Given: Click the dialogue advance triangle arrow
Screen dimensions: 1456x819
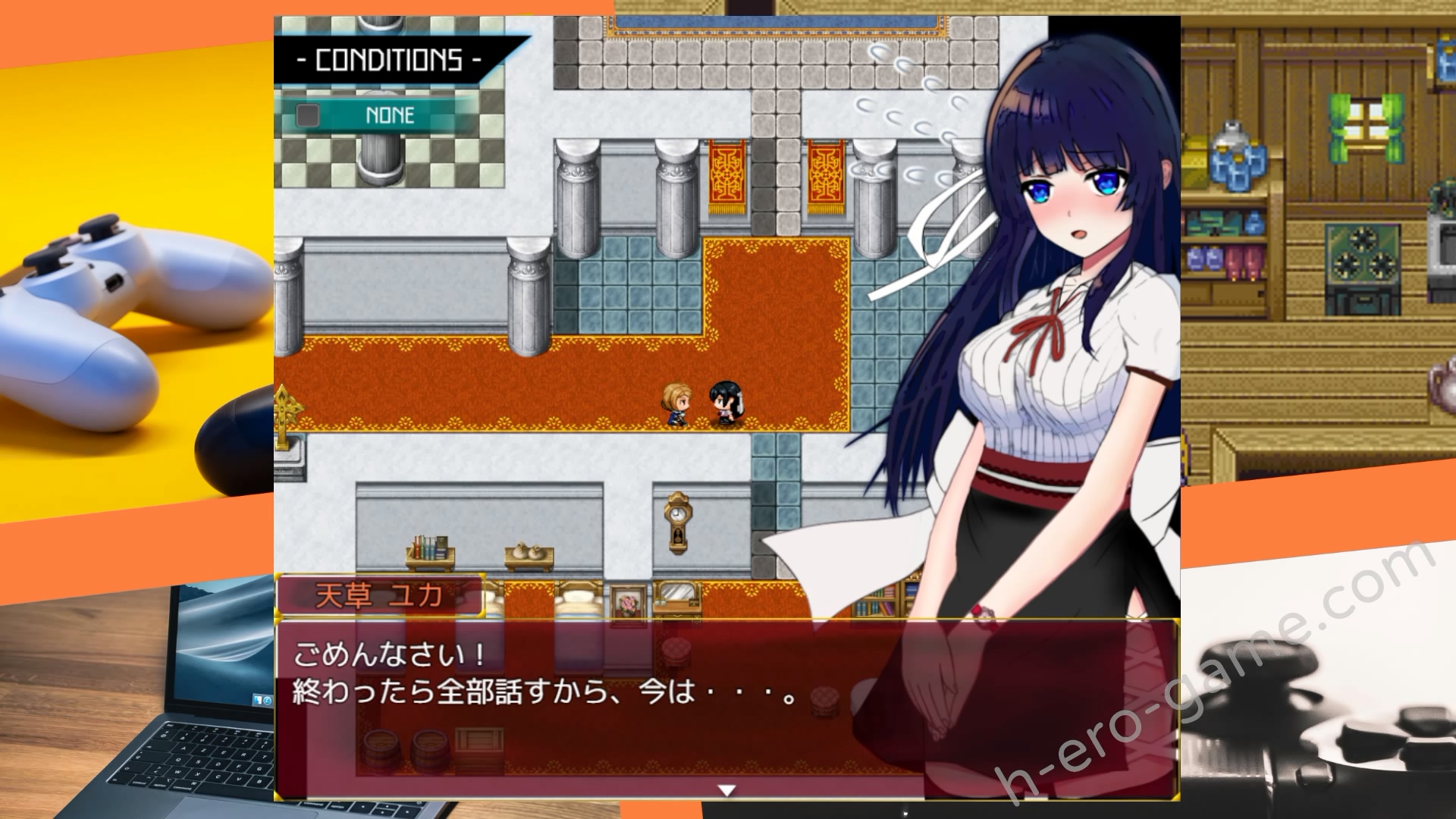Looking at the screenshot, I should (x=729, y=789).
